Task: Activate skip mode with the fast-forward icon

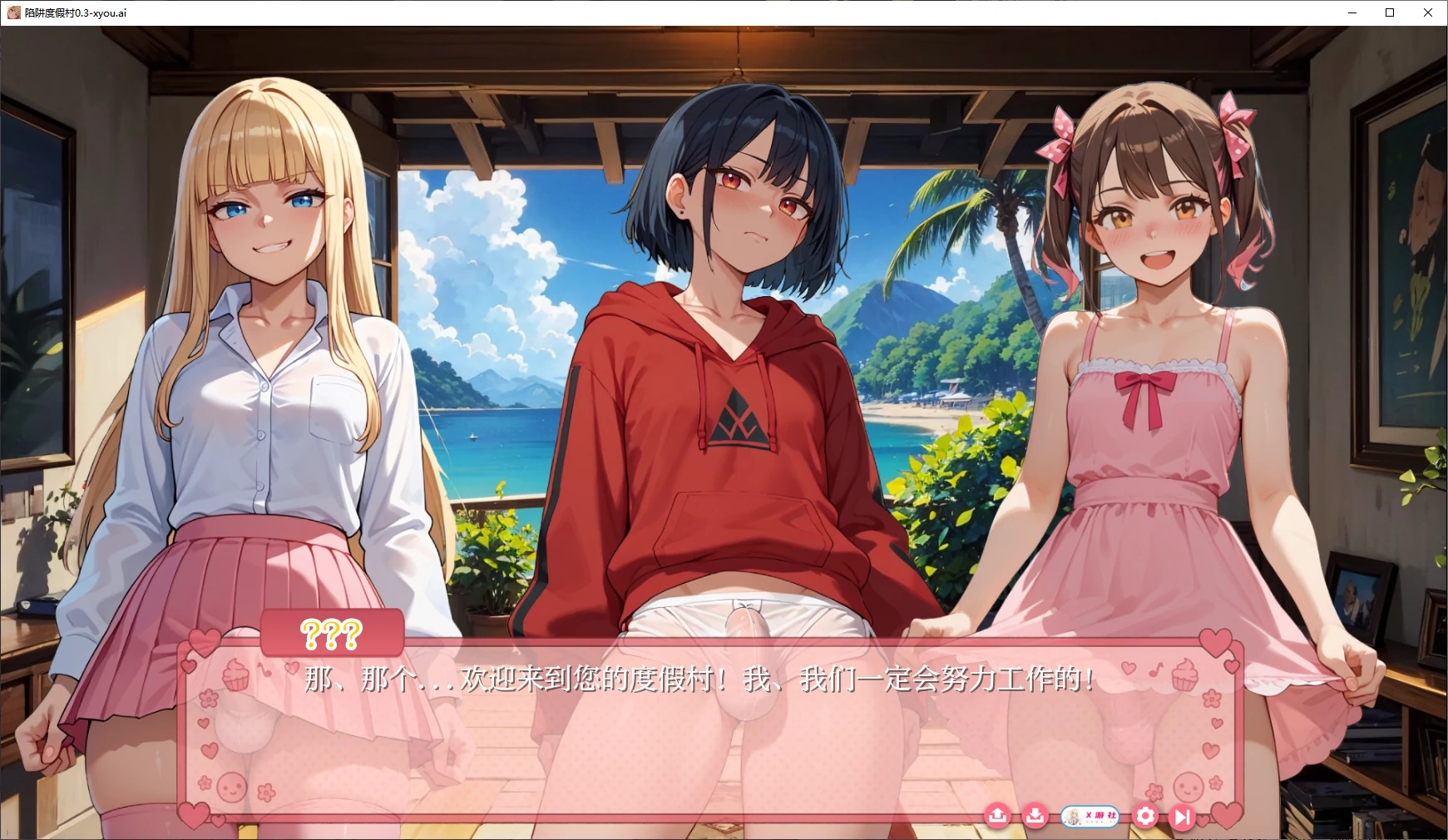Action: (1182, 817)
